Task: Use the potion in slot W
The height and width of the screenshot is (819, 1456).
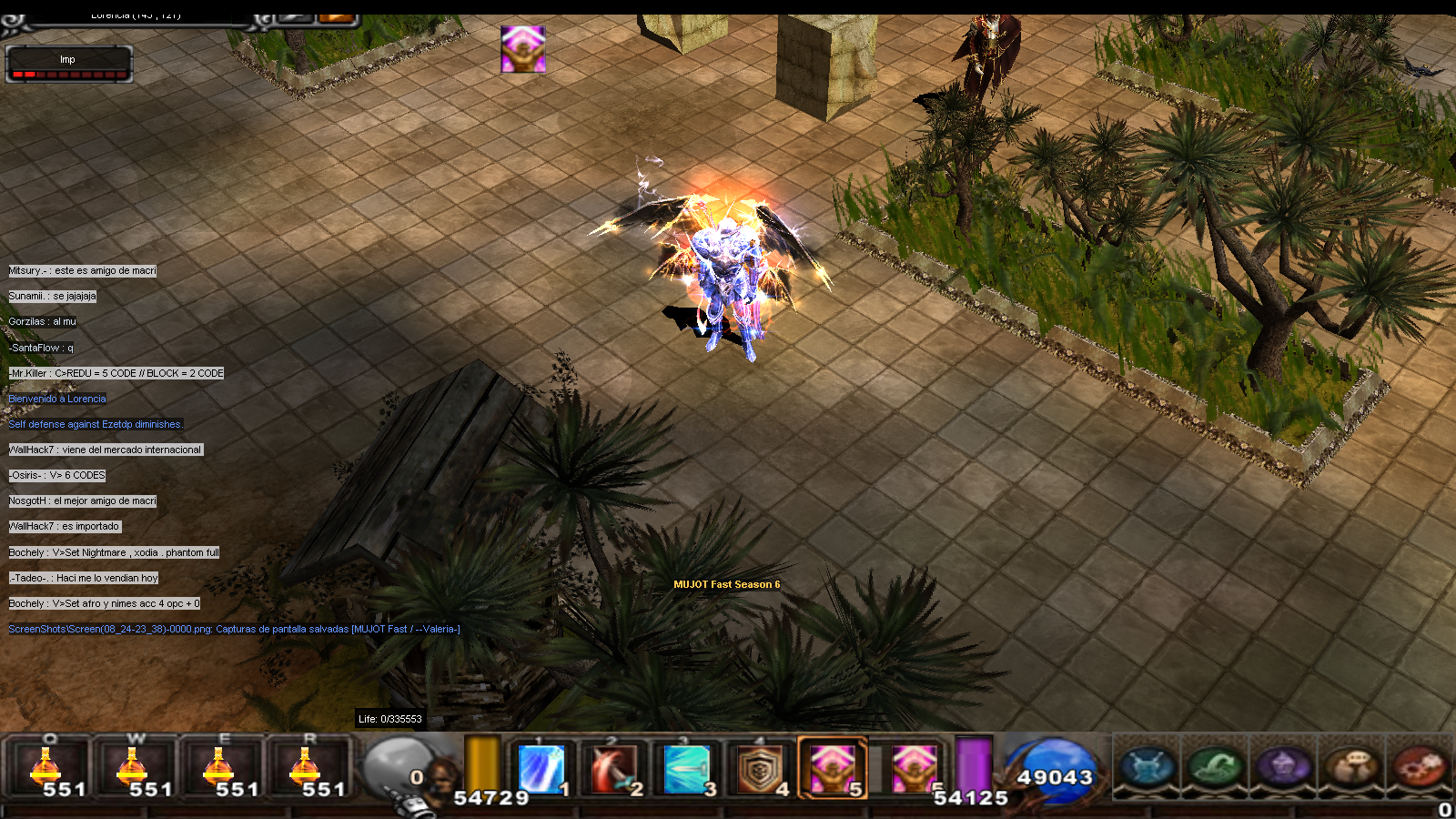Action: [132, 767]
